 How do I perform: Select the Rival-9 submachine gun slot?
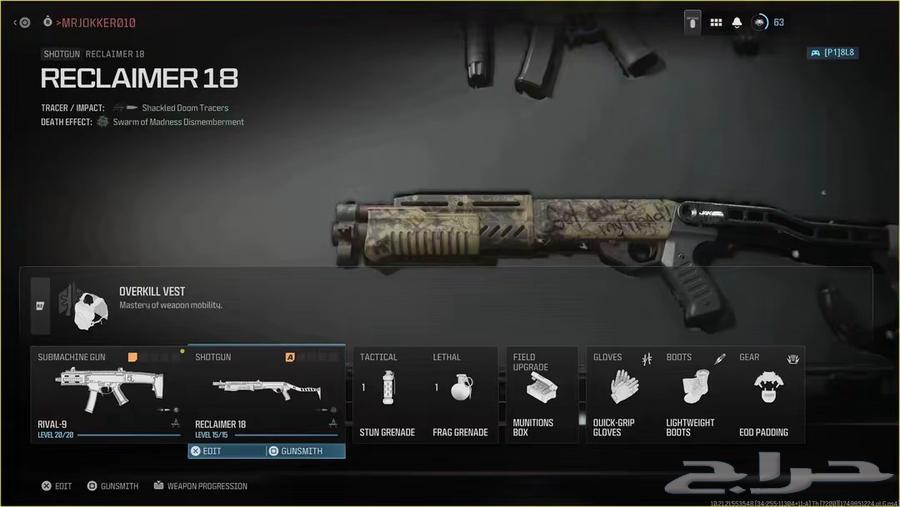pos(107,394)
